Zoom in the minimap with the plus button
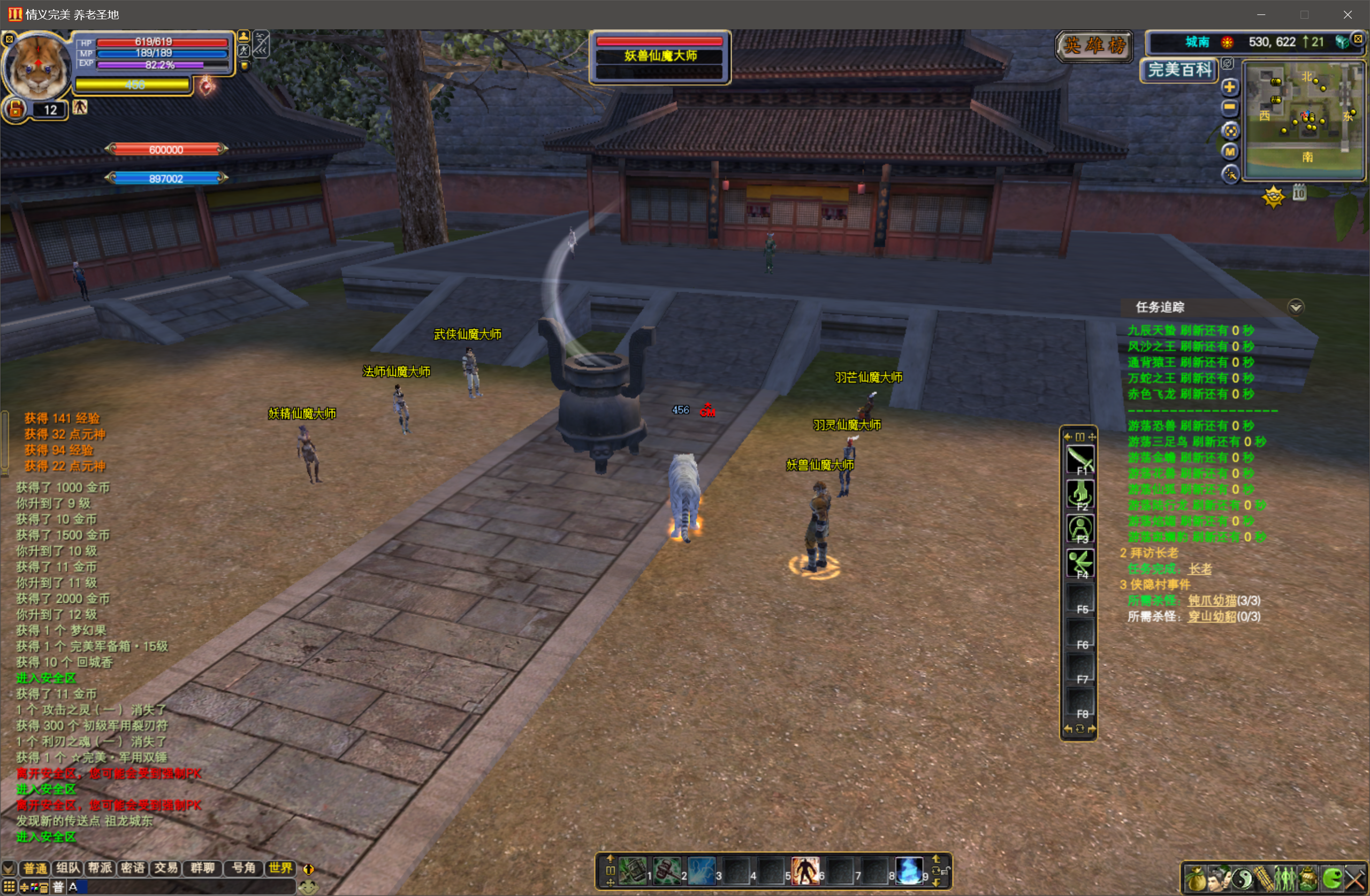This screenshot has width=1370, height=896. (1230, 88)
